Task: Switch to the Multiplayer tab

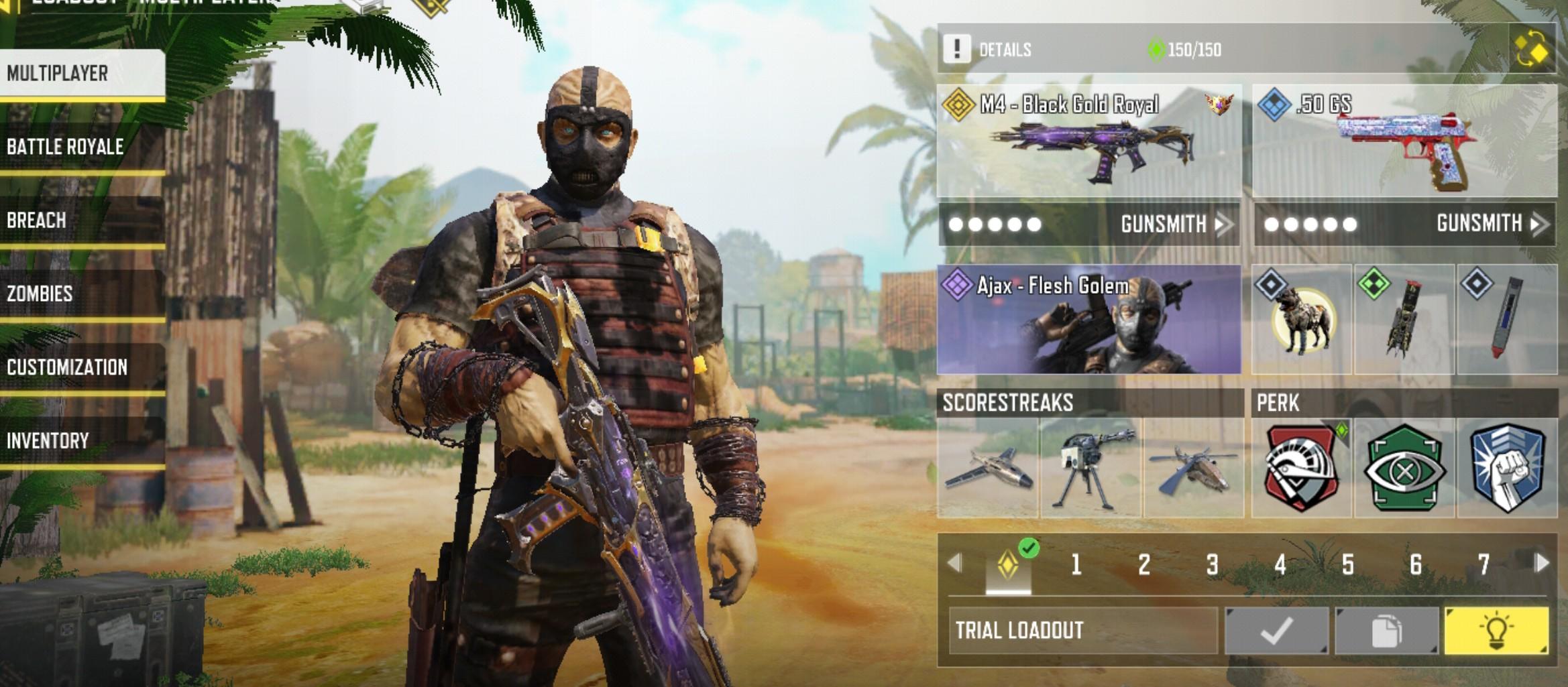Action: pos(82,73)
